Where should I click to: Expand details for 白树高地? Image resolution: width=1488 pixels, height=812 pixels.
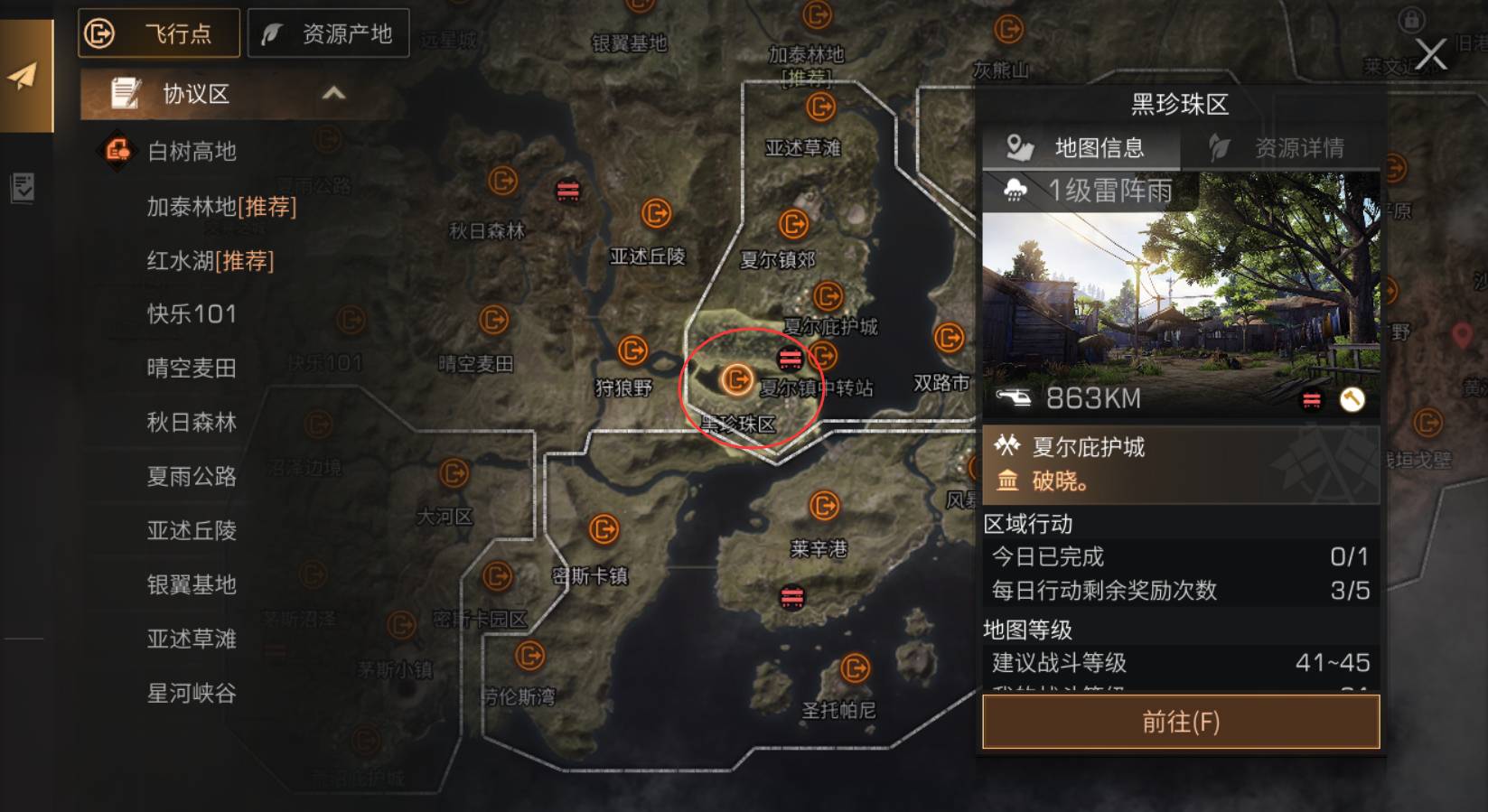point(192,152)
